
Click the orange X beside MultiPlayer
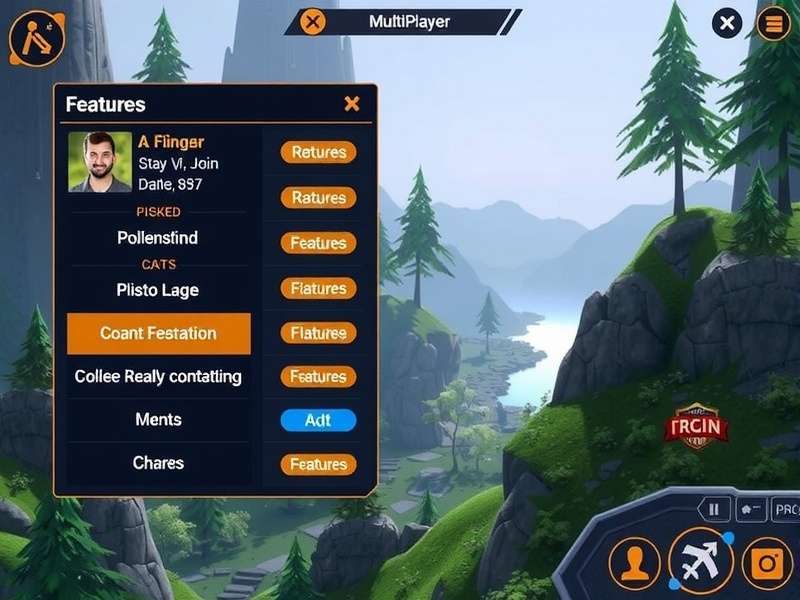(x=313, y=22)
